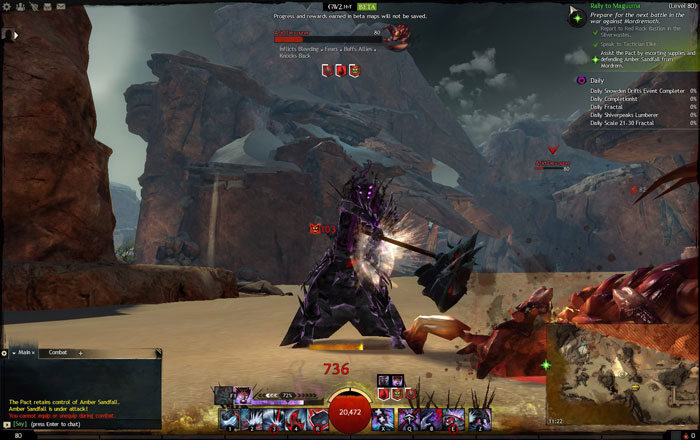Screen dimensions: 700x440
Task: Activate weapon skill 1 on the skill bar
Action: tap(229, 419)
